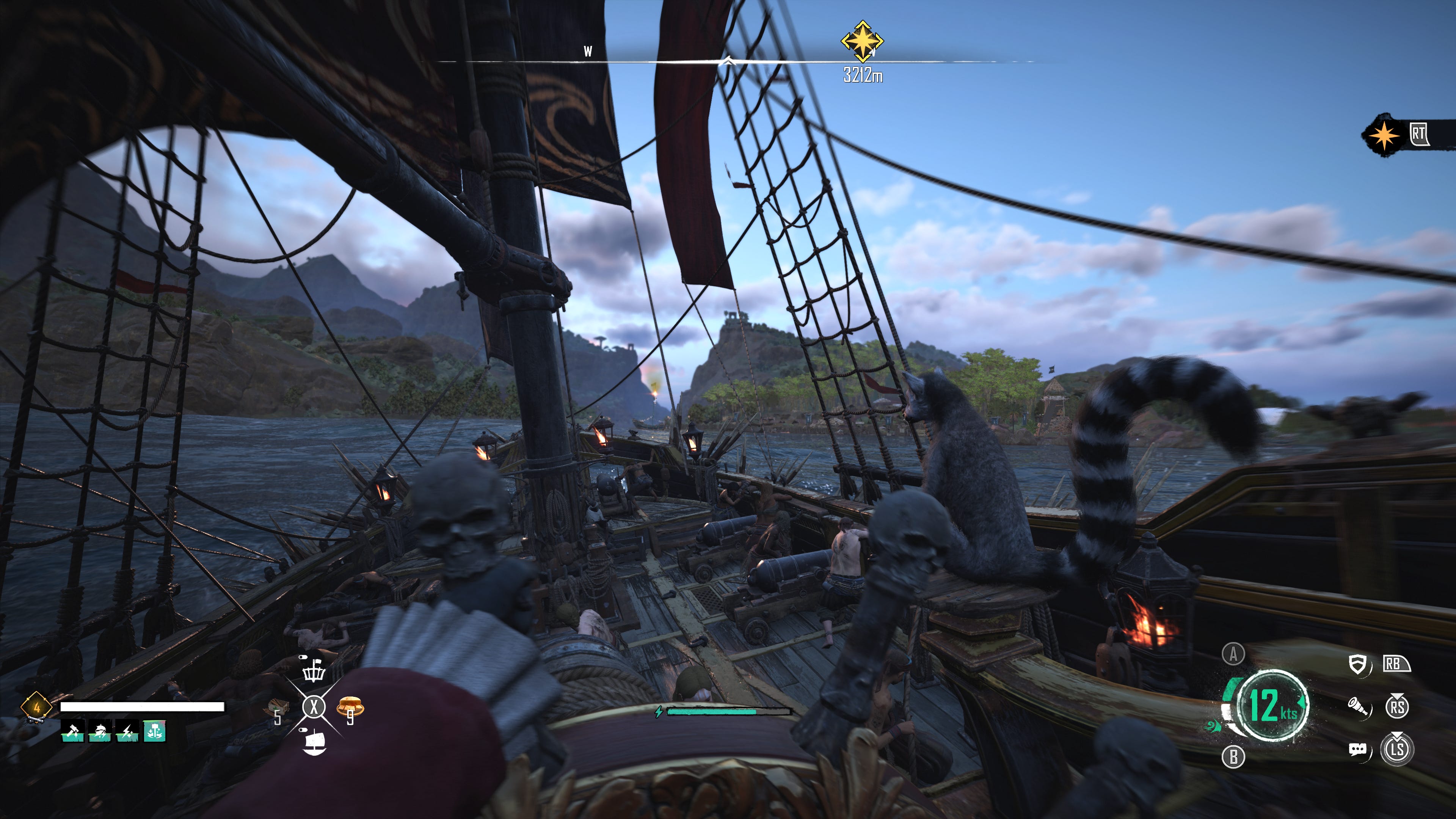
Task: Use the spyglass icon
Action: 1358,706
